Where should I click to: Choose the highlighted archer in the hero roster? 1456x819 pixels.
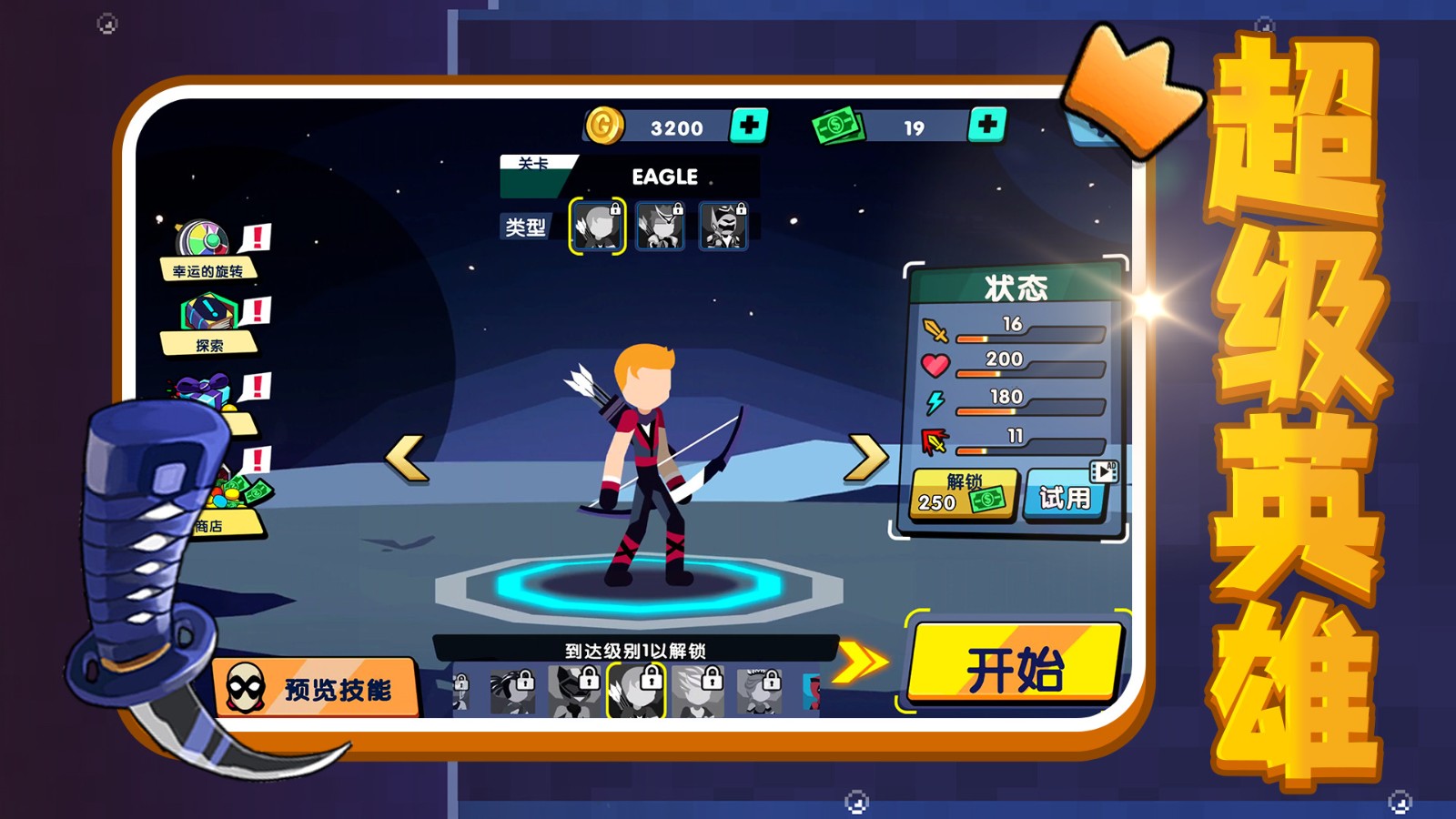636,691
